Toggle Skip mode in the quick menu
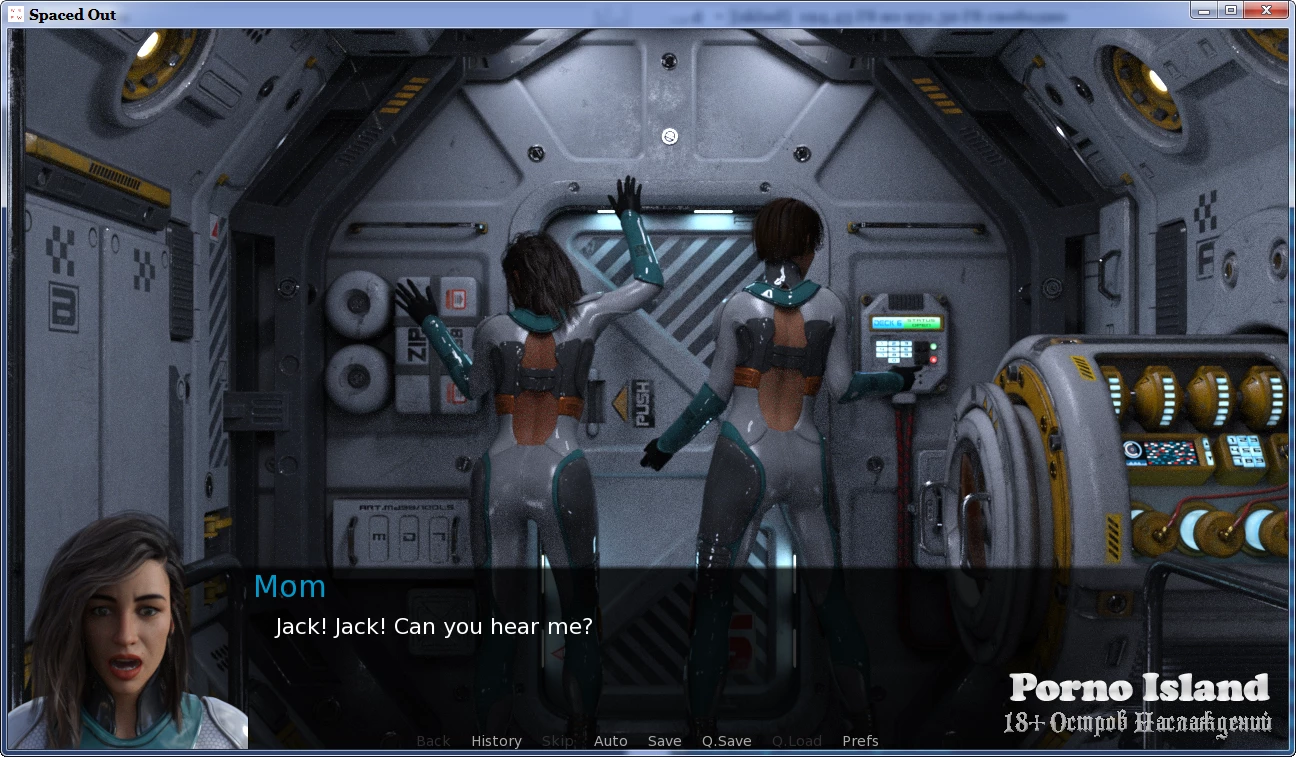This screenshot has width=1296, height=757. click(x=557, y=741)
